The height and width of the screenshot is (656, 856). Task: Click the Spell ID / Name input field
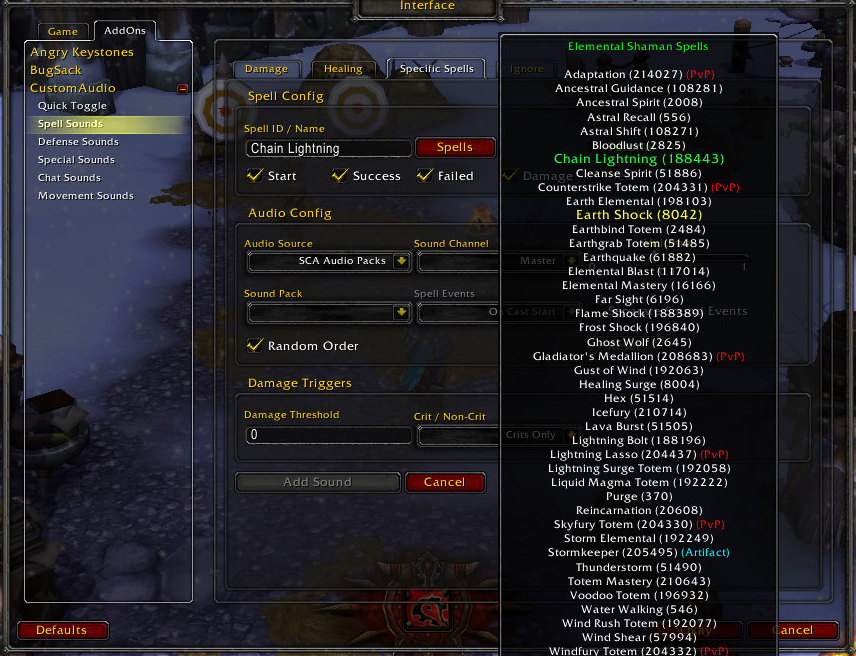click(x=328, y=148)
